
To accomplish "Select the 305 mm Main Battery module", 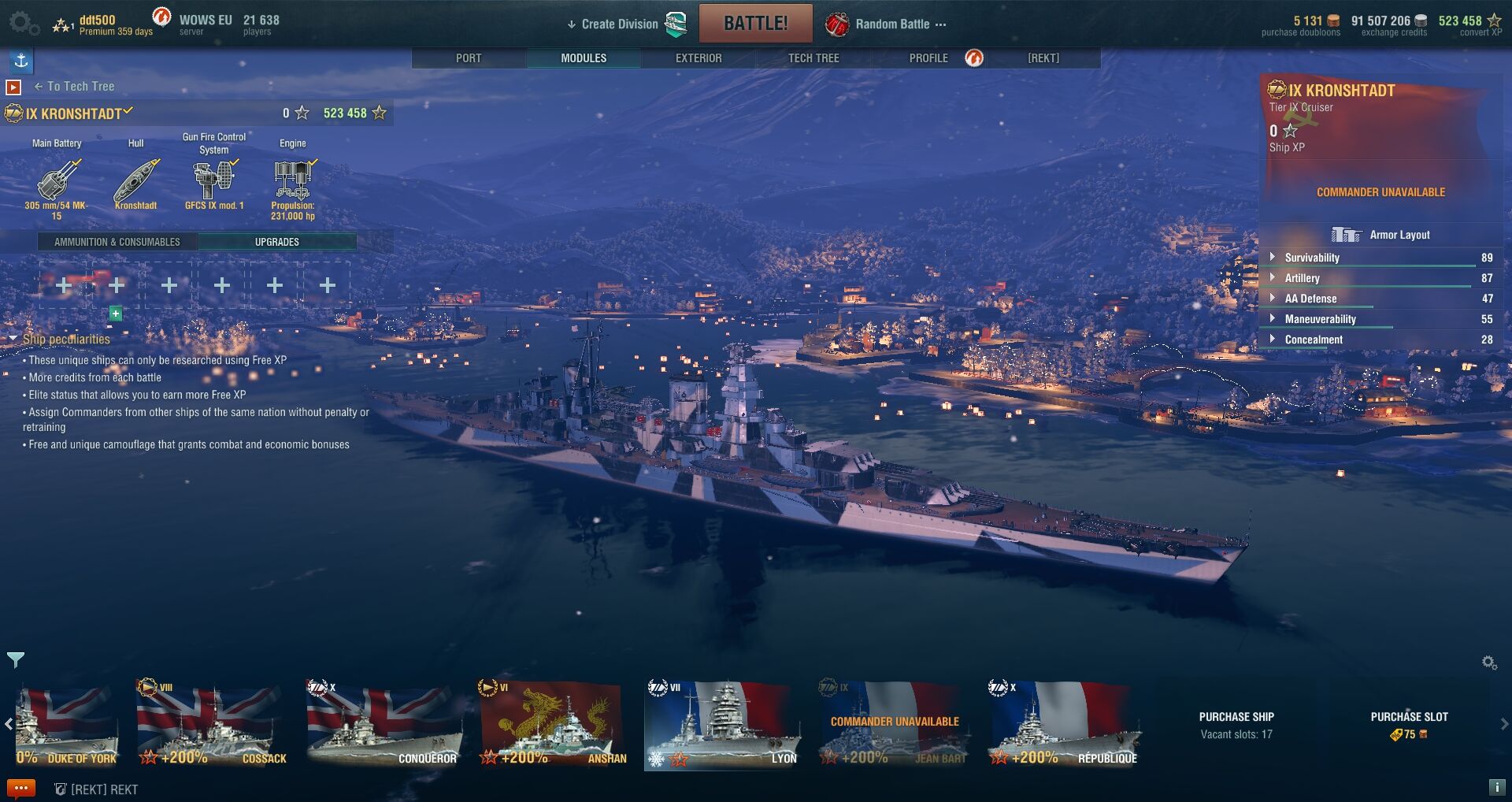I will [x=57, y=181].
